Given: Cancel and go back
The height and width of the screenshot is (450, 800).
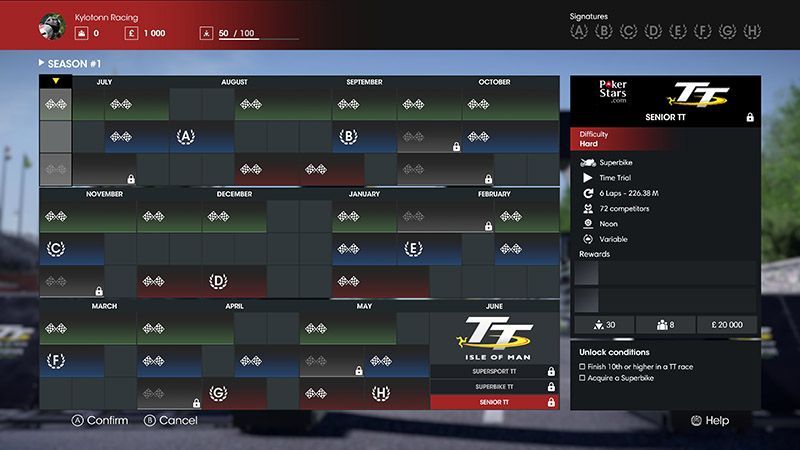Looking at the screenshot, I should click(x=171, y=421).
